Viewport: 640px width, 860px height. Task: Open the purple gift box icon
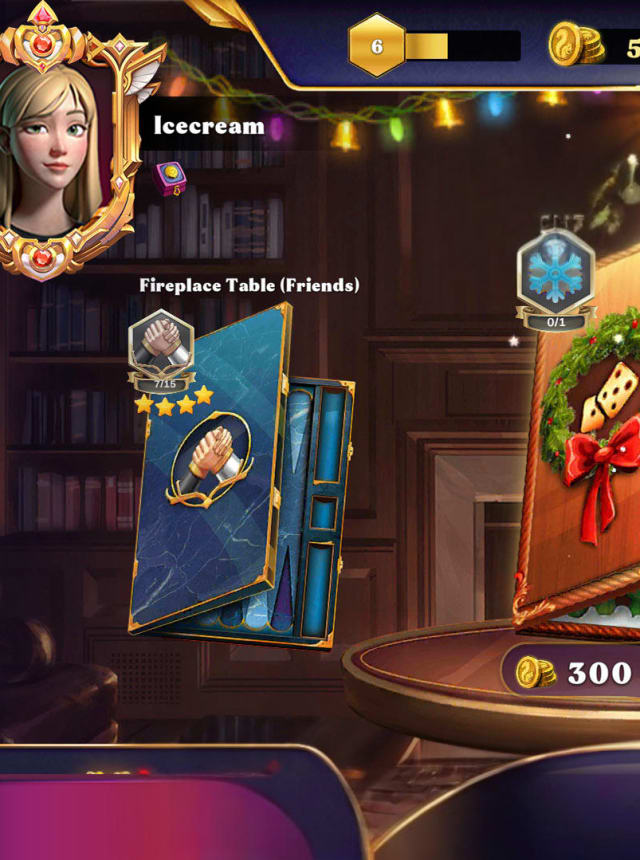coord(172,180)
